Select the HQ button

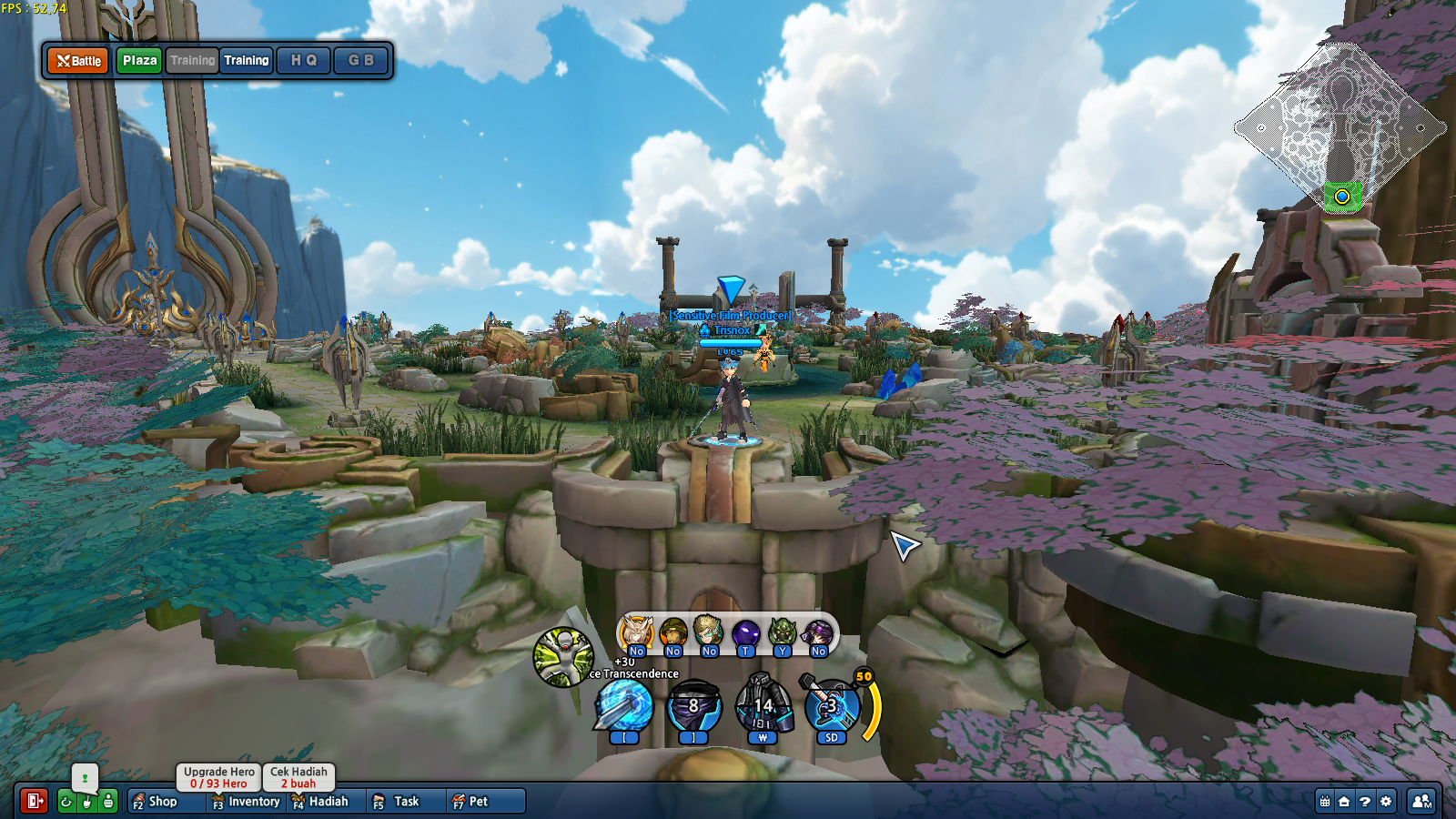303,61
